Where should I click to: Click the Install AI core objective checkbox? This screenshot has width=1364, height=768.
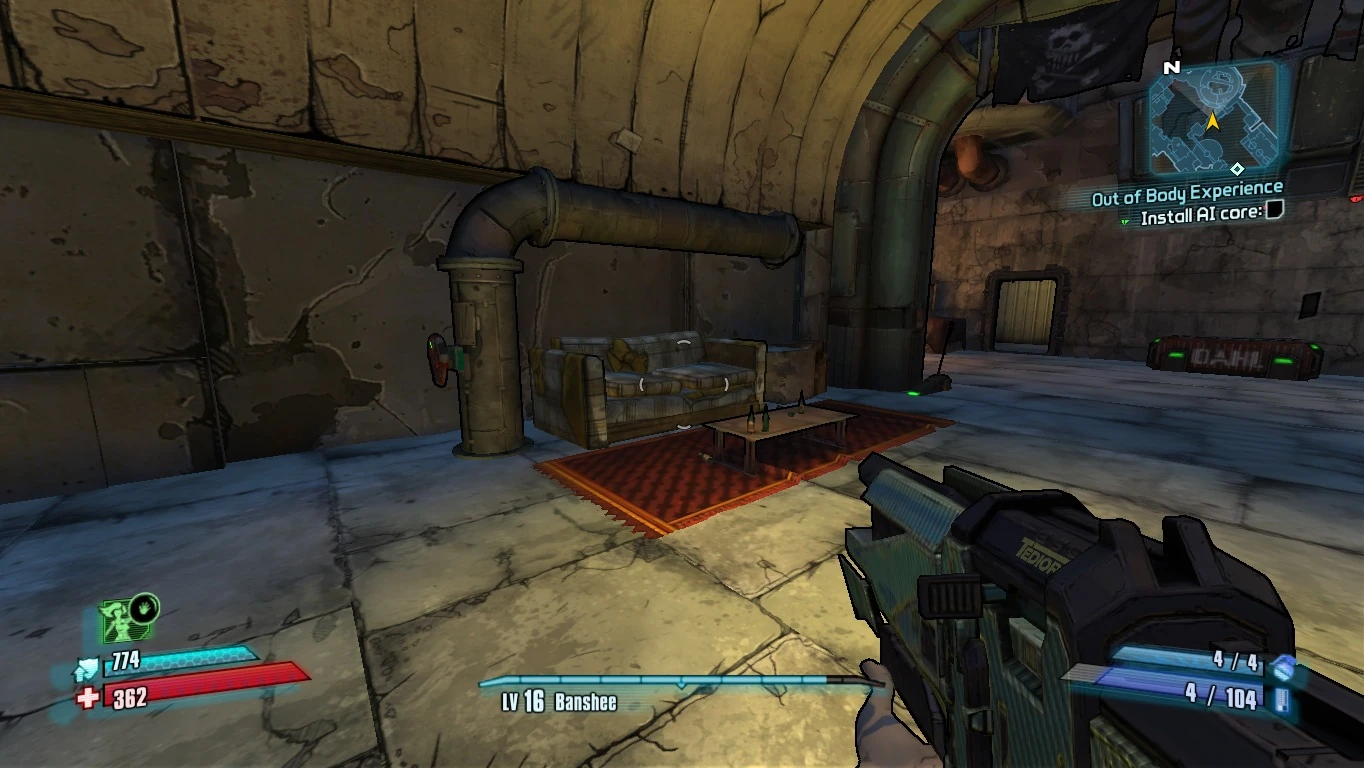(x=1274, y=211)
